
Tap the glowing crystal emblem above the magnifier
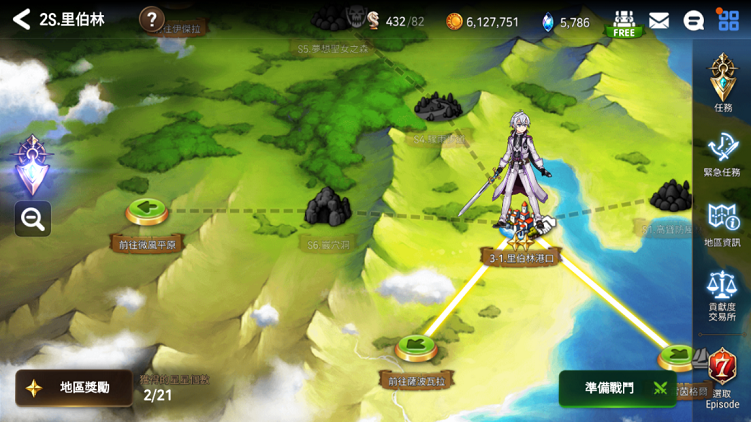coord(32,164)
